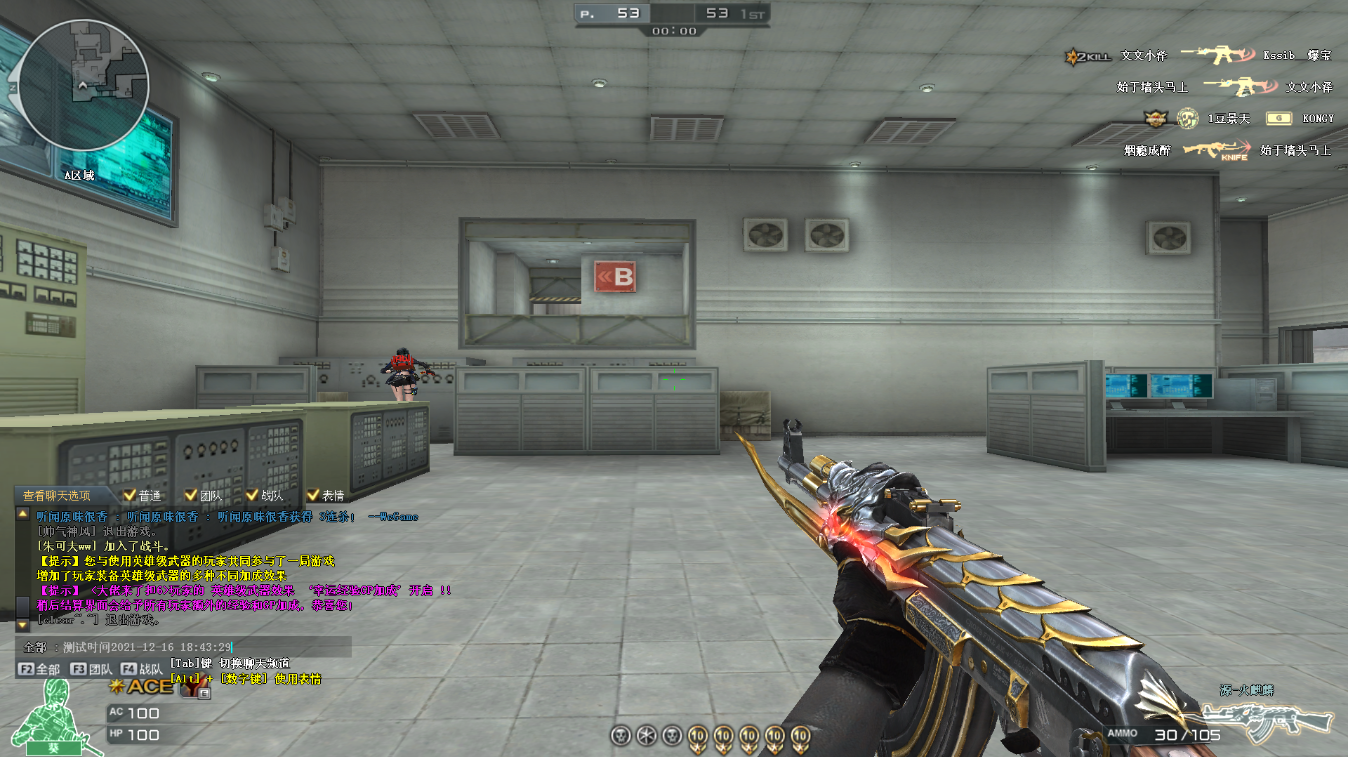Toggle the 战队 chat filter checkbox
This screenshot has width=1348, height=757.
point(252,495)
